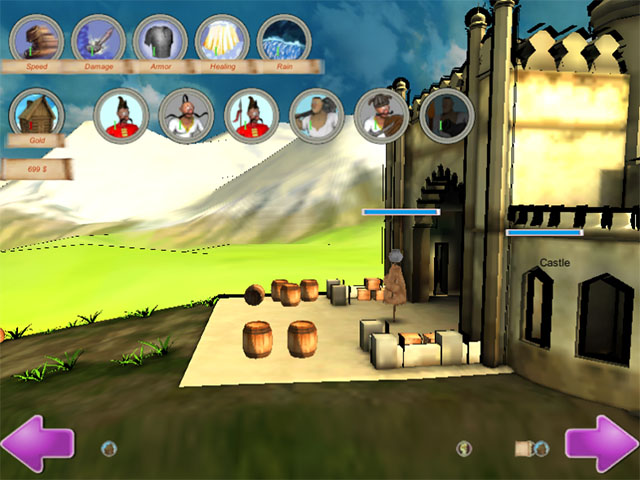Viewport: 640px width, 480px height.
Task: Recruit the unit carrying a club on shoulder
Action: click(316, 115)
